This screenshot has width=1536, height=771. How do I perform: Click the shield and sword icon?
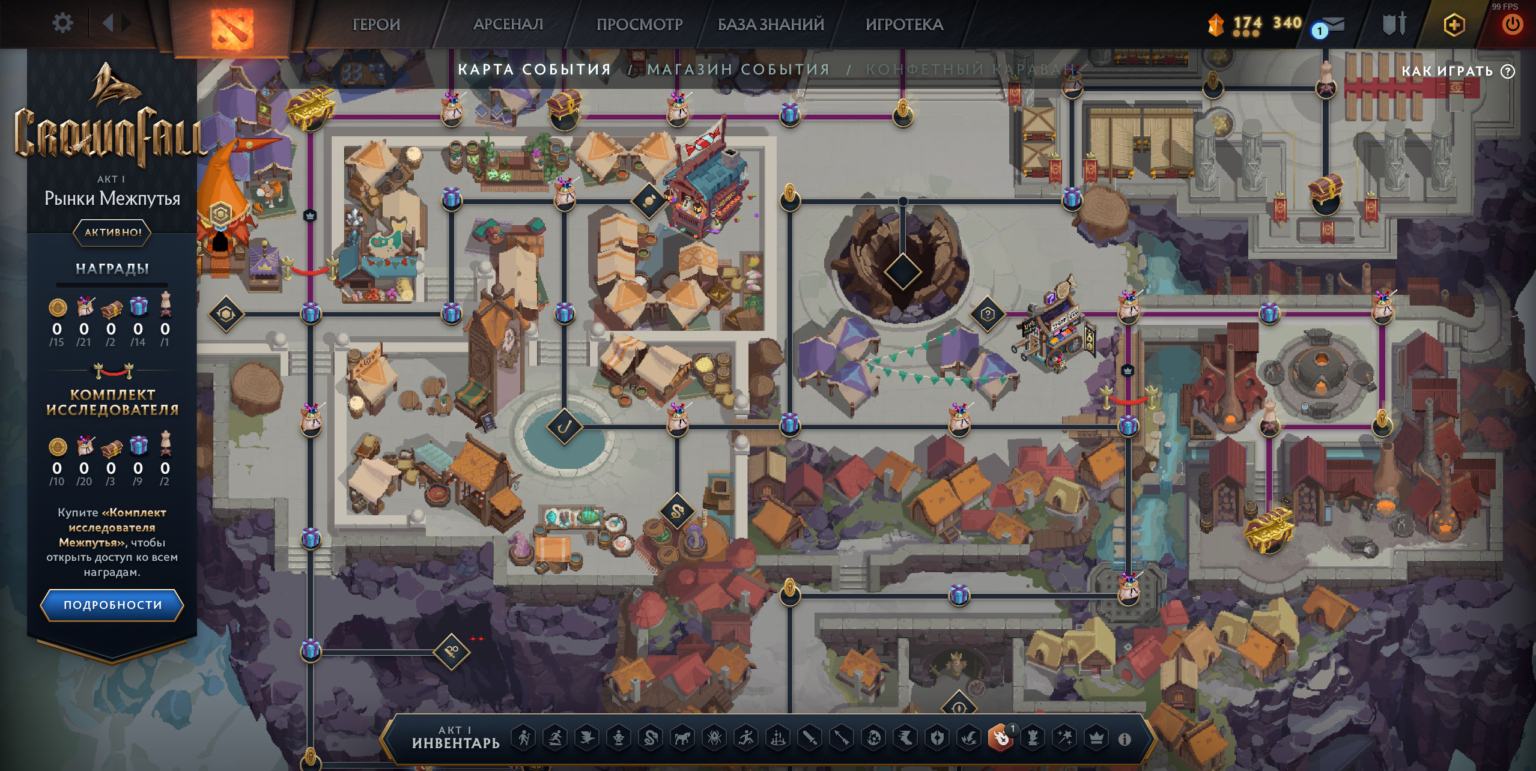point(1394,24)
